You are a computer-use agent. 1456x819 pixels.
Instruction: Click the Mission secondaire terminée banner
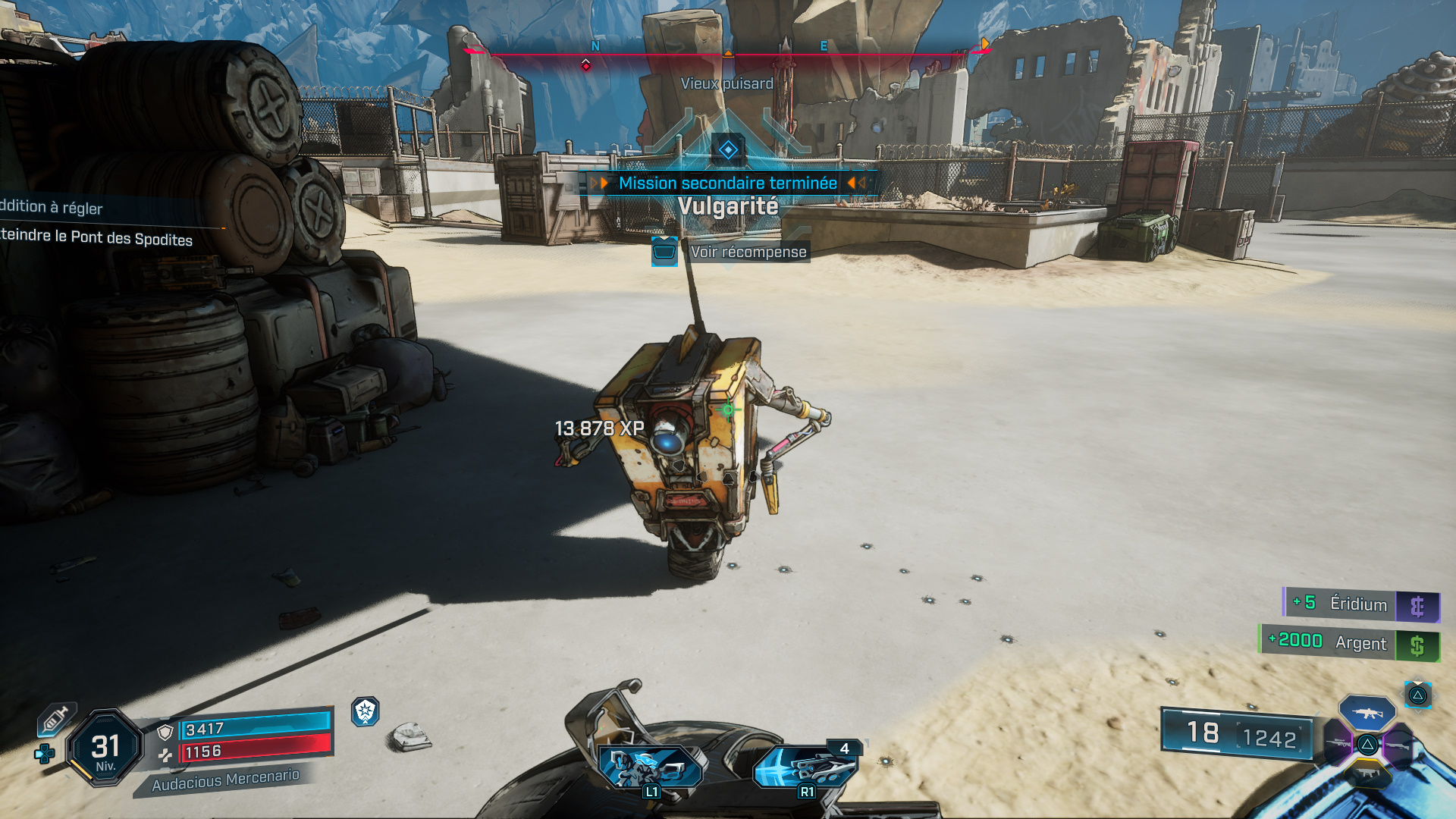[x=727, y=183]
